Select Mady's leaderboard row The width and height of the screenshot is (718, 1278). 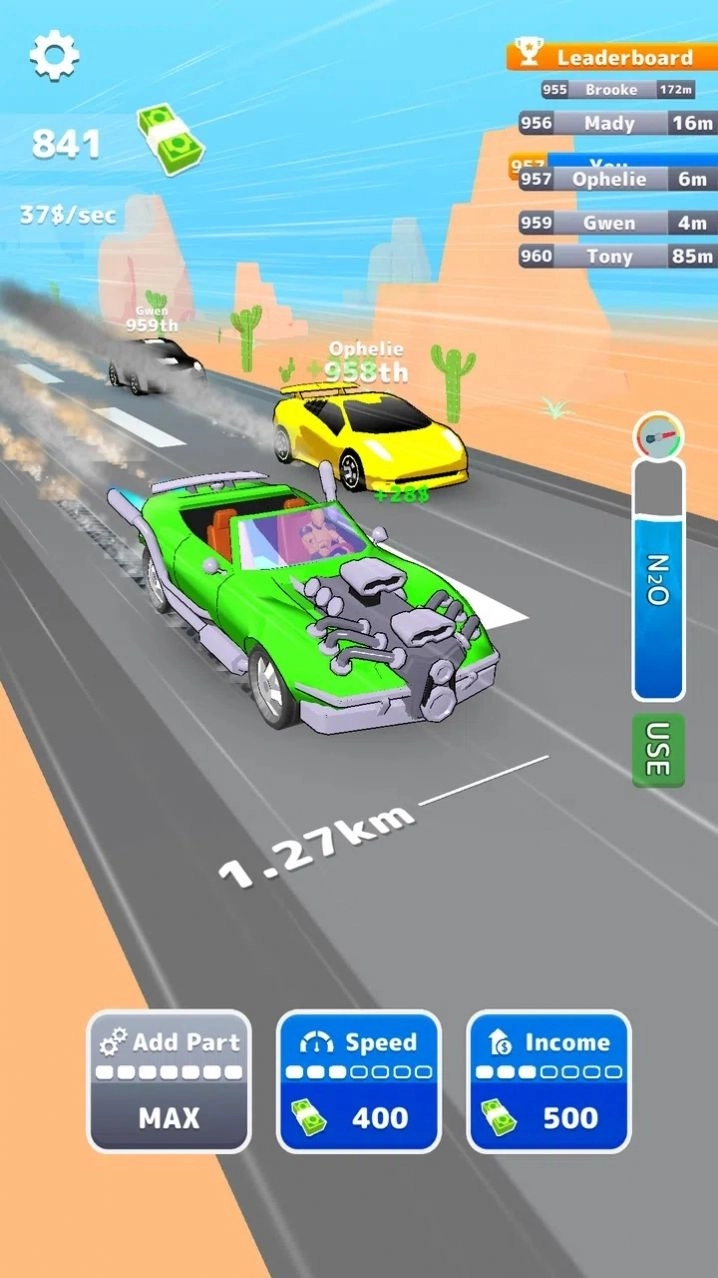[618, 123]
